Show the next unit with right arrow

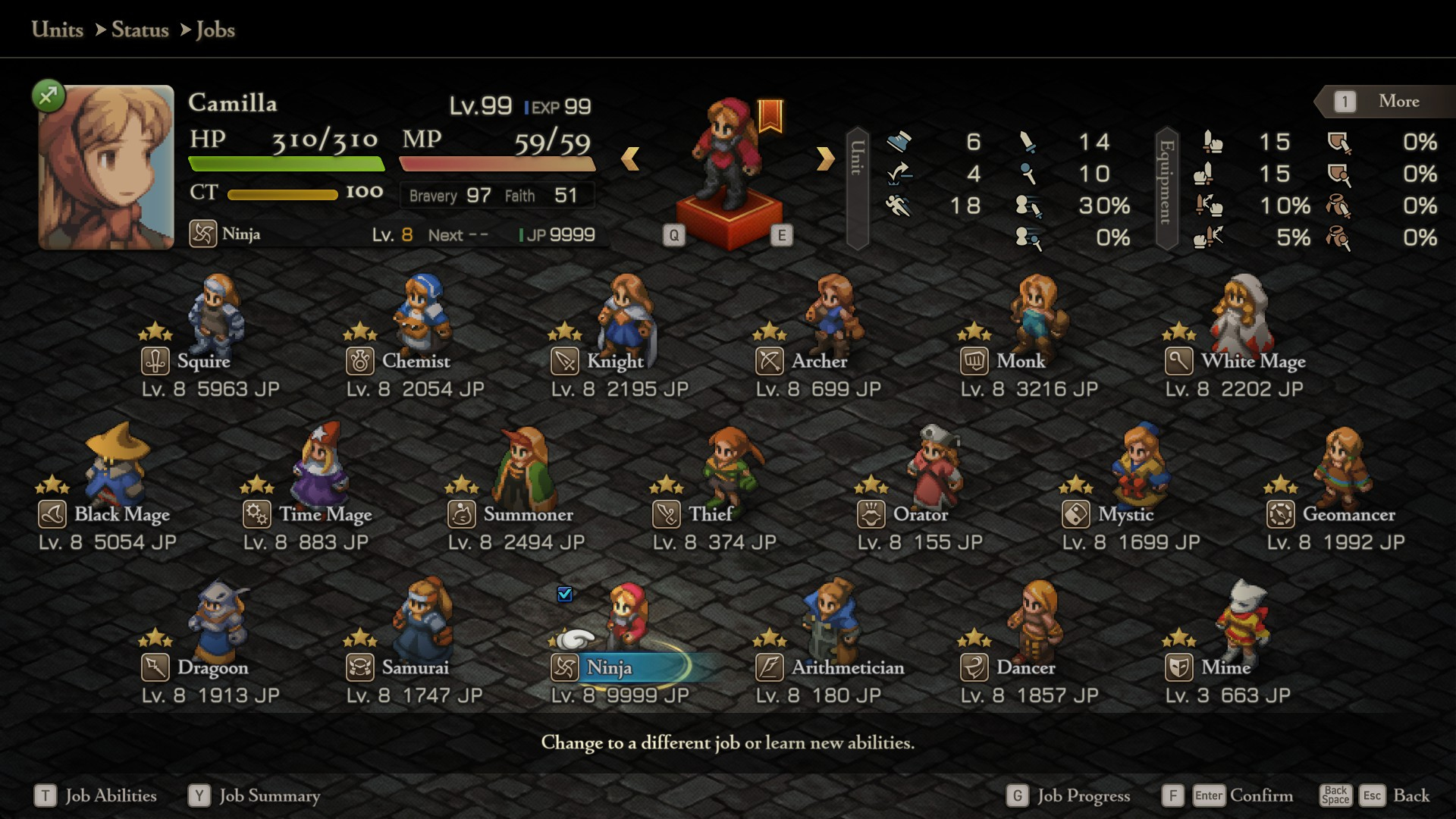coord(825,158)
